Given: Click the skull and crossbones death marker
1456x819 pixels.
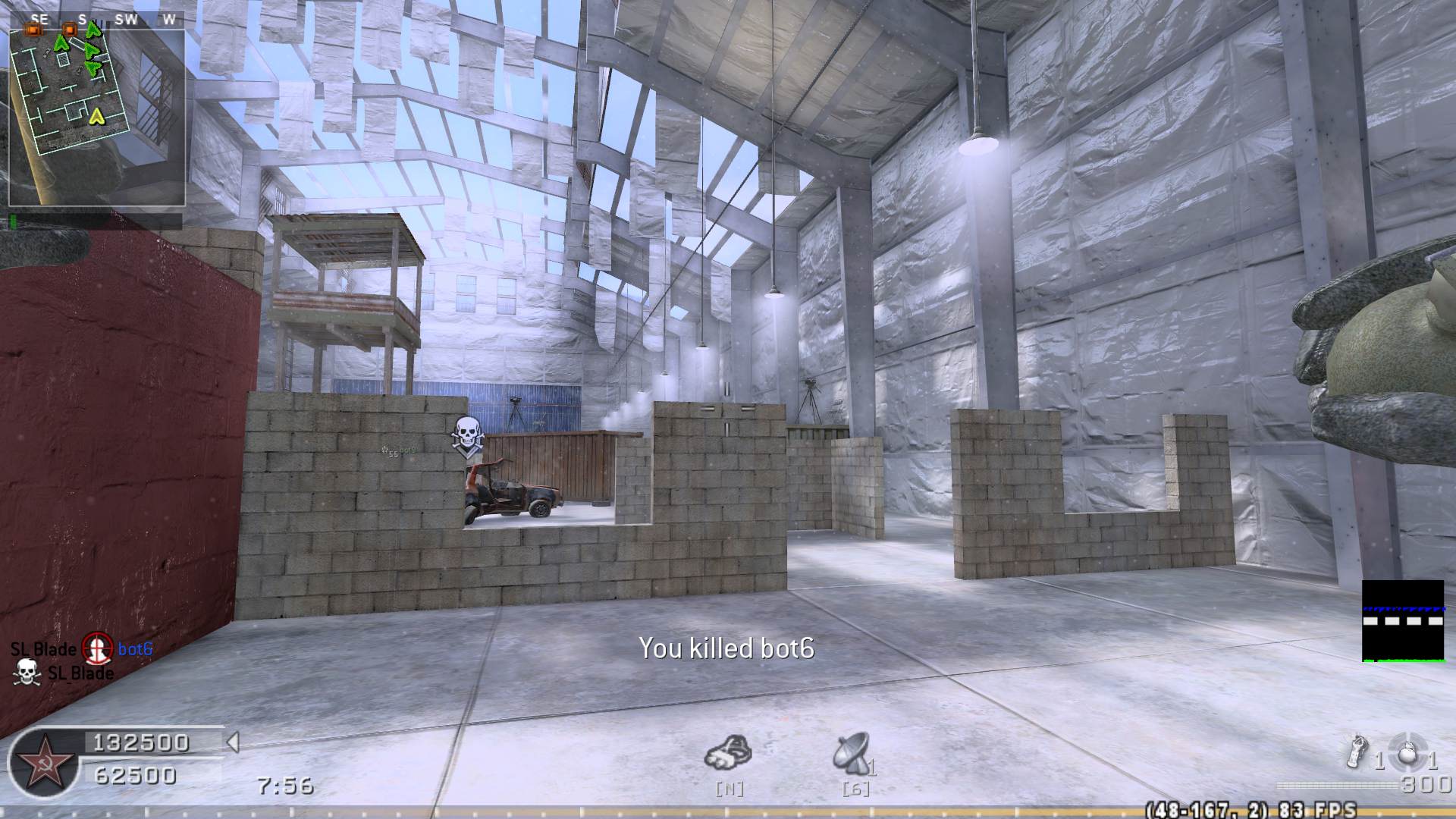Looking at the screenshot, I should (x=467, y=435).
